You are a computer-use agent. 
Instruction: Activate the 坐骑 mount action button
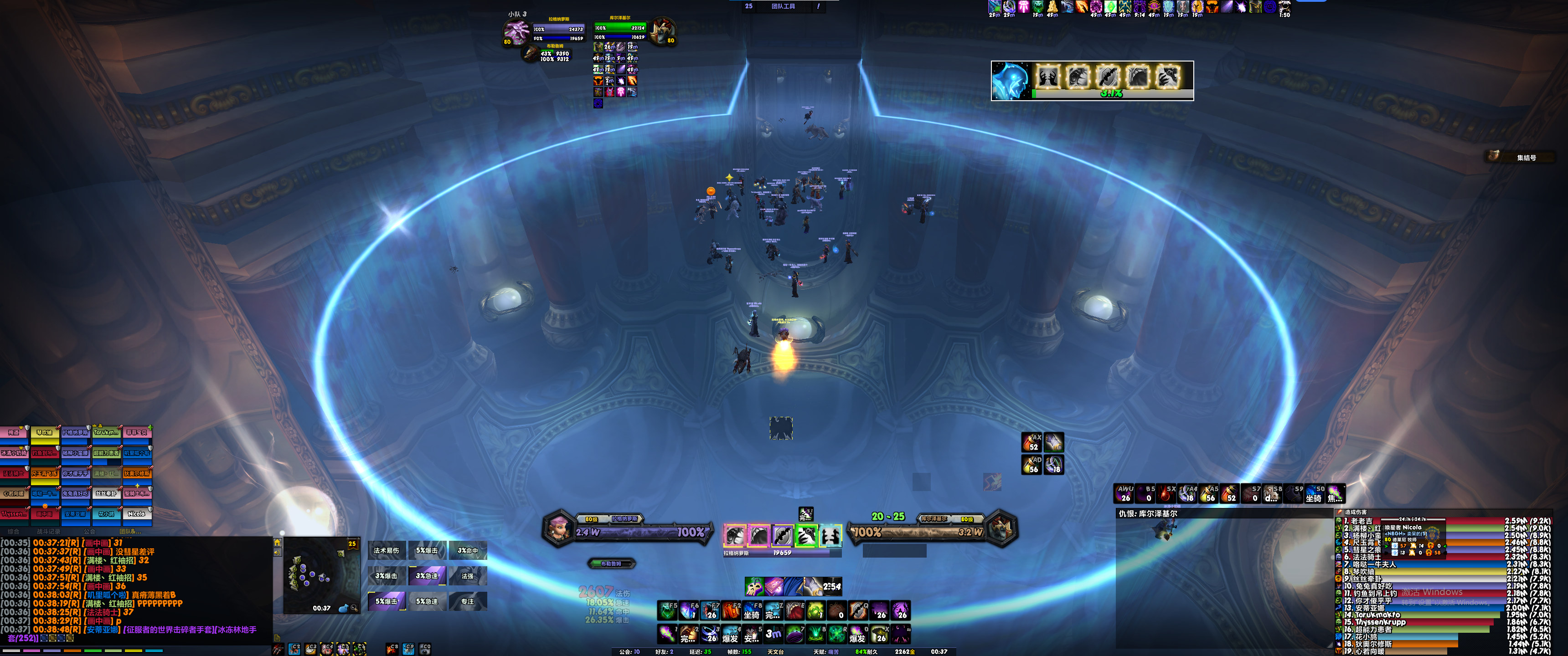[752, 610]
